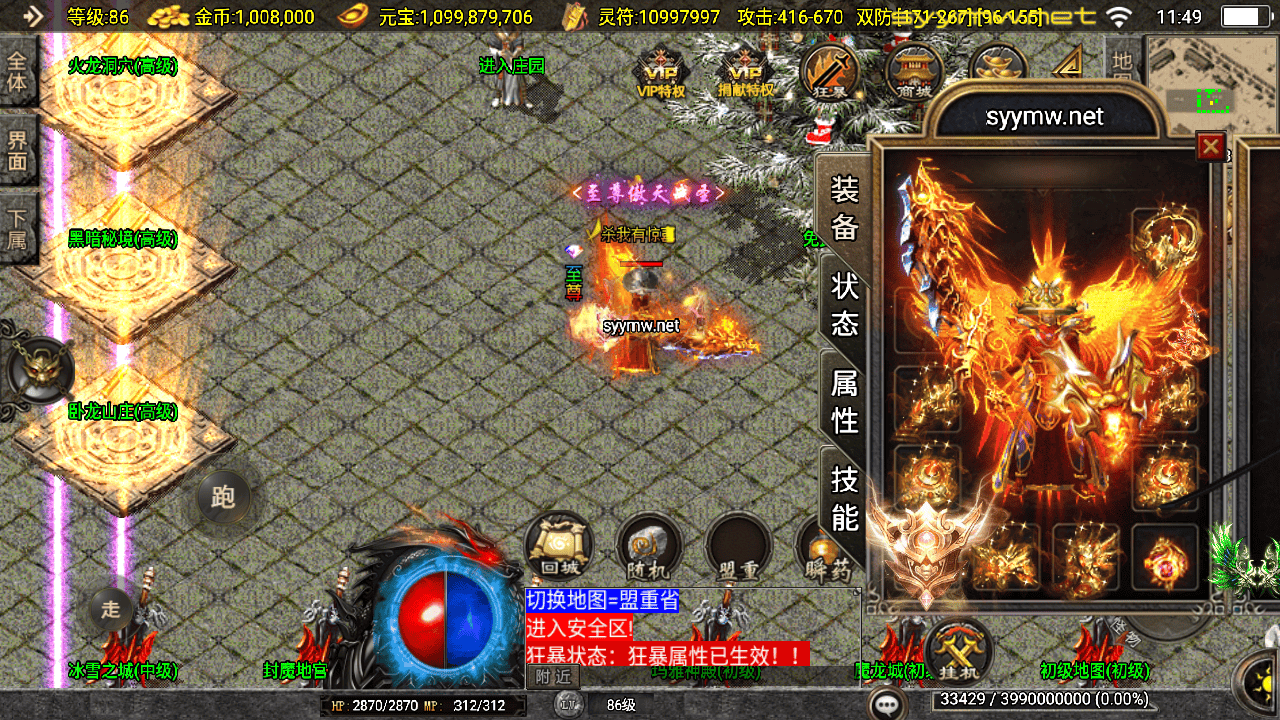Activate the 随机 random teleport stone
Screen dimensions: 1280x720
649,547
